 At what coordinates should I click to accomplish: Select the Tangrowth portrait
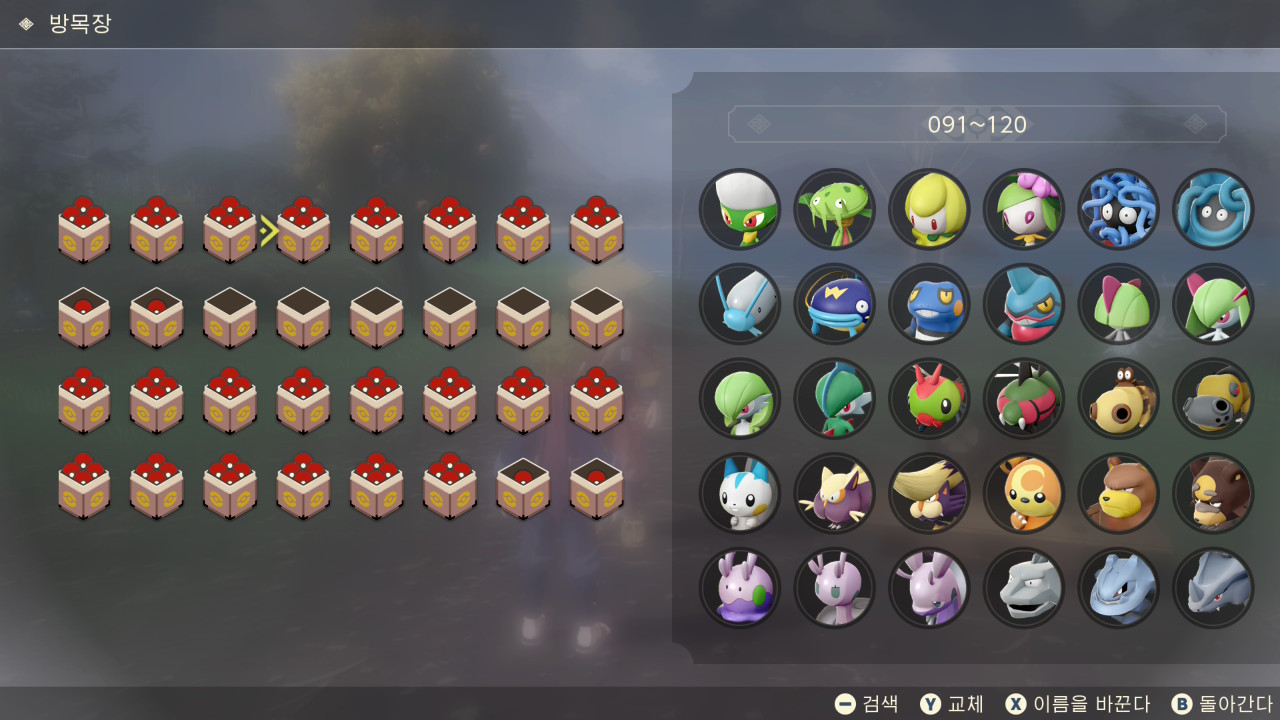pos(1213,209)
